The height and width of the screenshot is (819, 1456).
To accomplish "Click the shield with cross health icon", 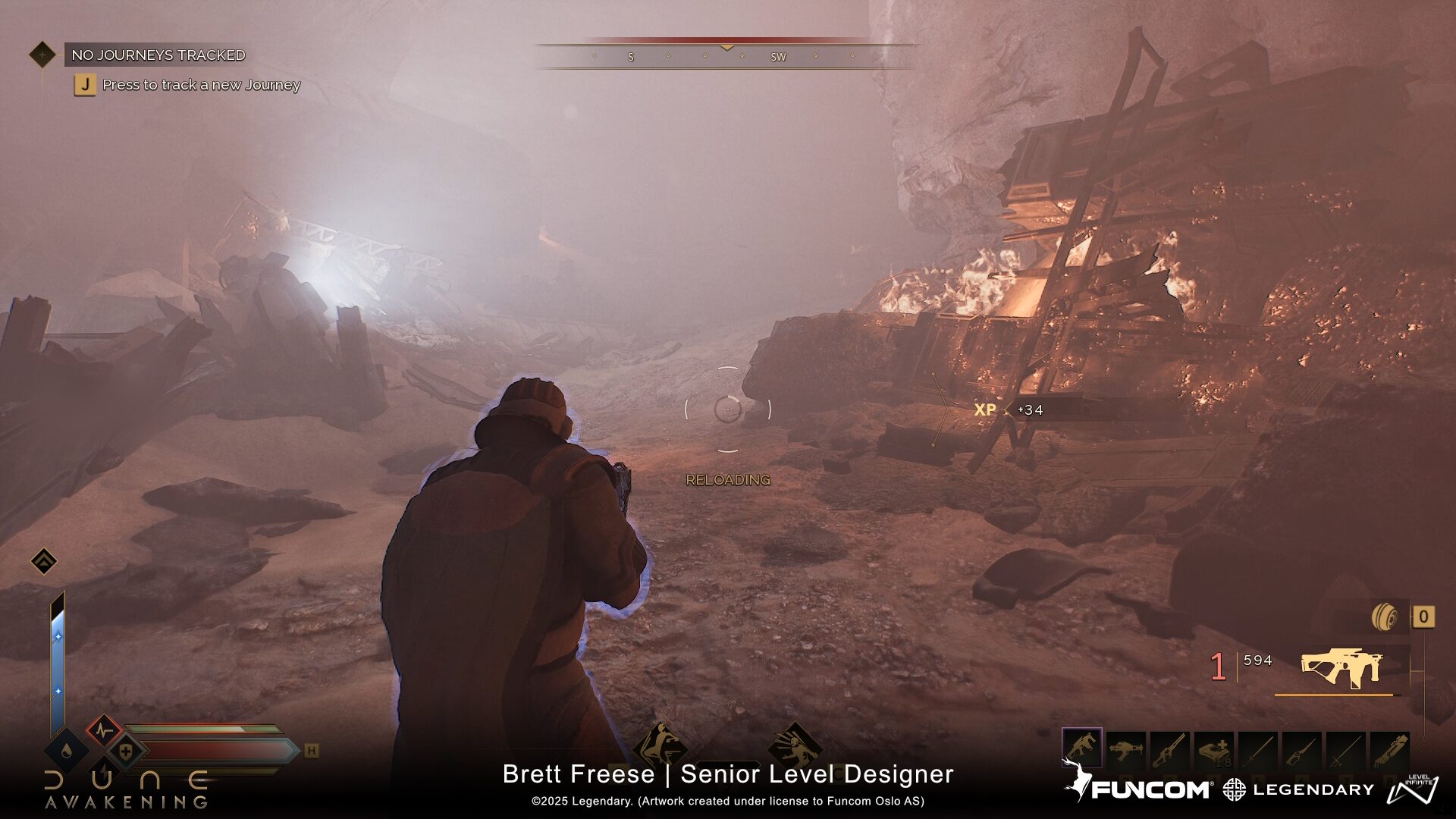I will pos(126,753).
